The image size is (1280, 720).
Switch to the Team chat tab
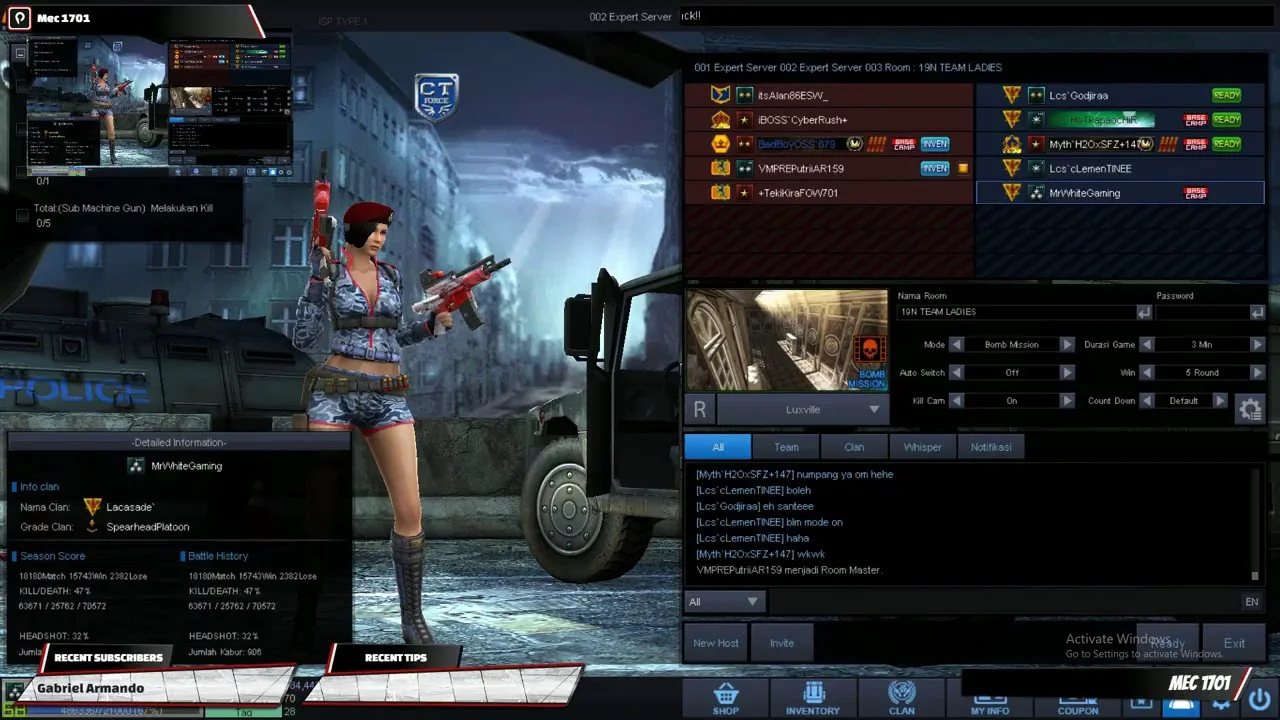786,447
